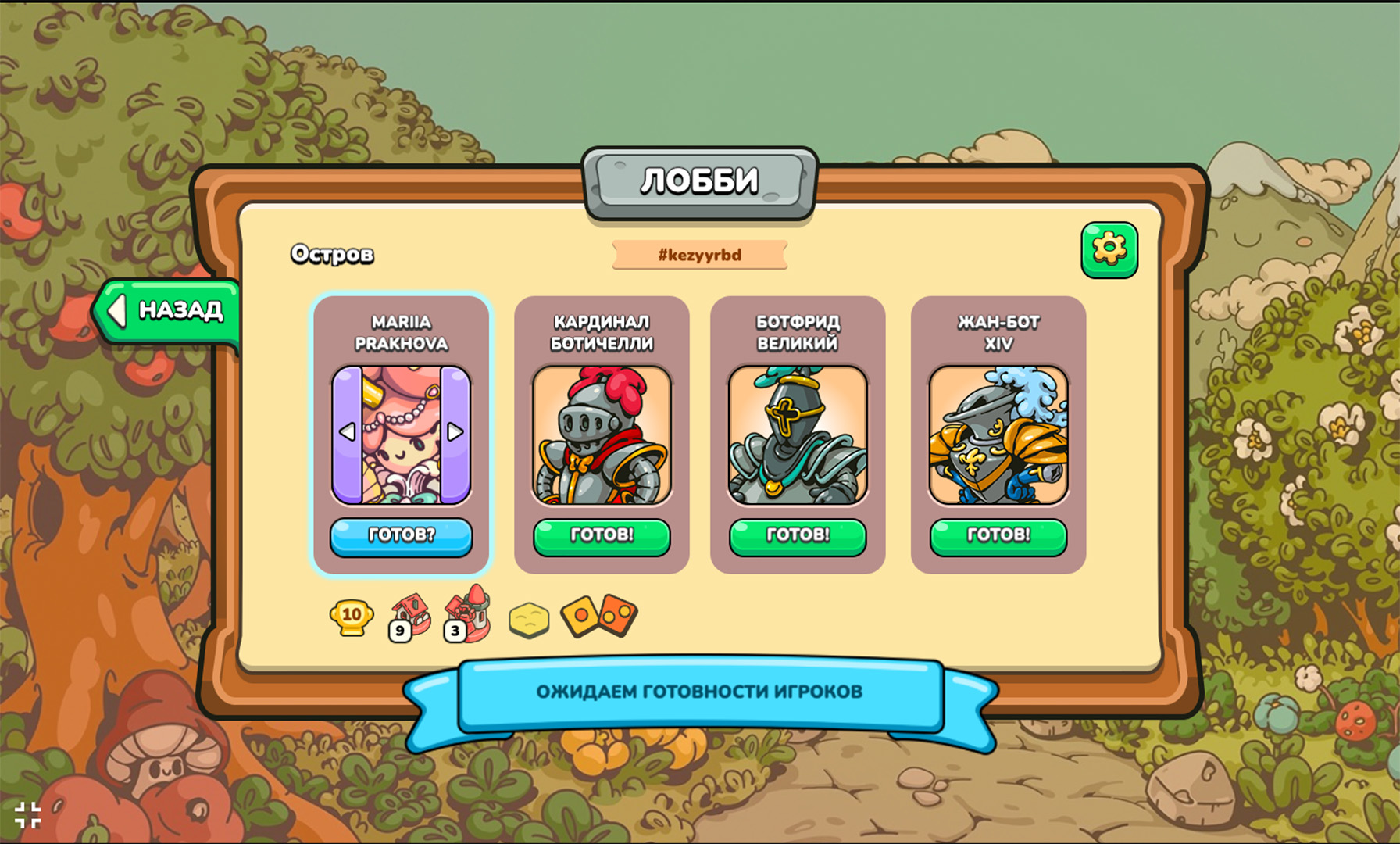Screen dimensions: 1400x844
Task: Switch to the previous character avatar
Action: [348, 432]
